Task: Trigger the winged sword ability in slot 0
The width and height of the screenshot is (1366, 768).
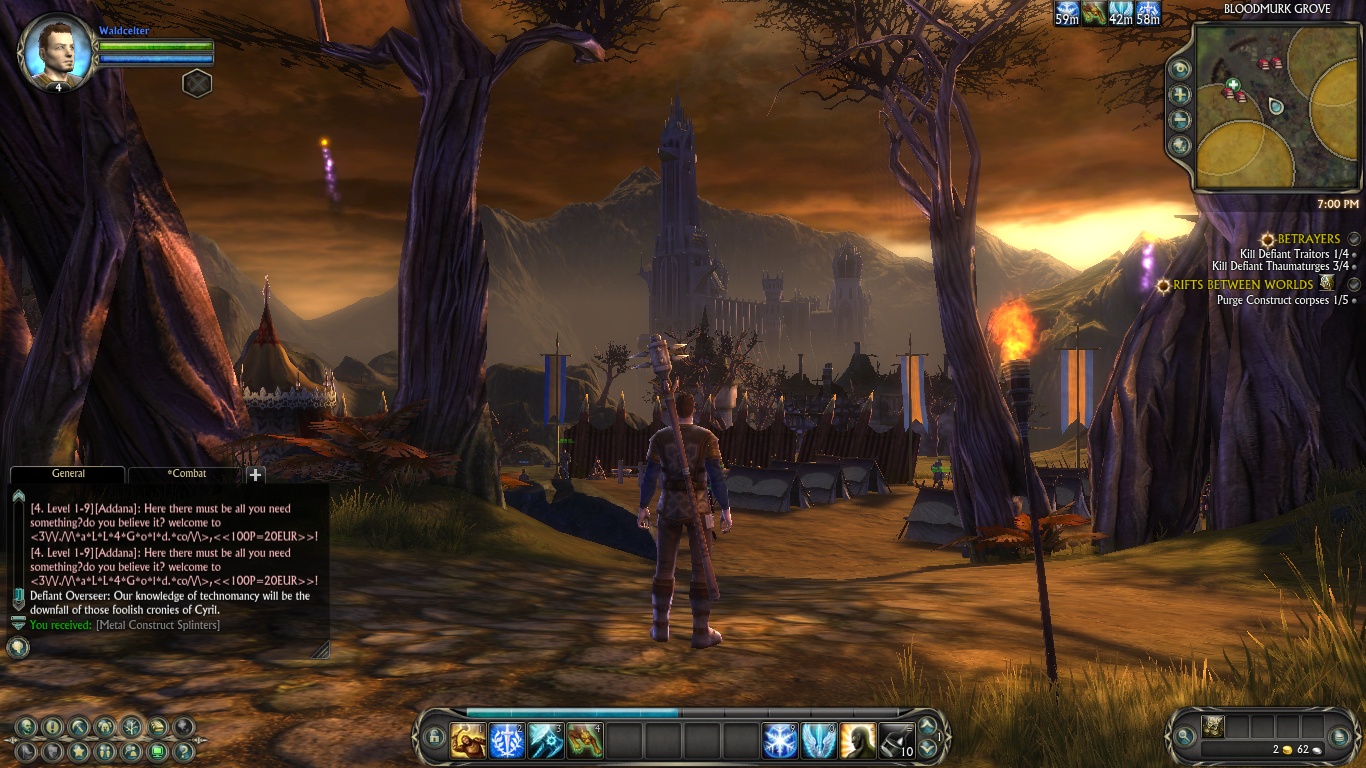Action: [x=819, y=741]
